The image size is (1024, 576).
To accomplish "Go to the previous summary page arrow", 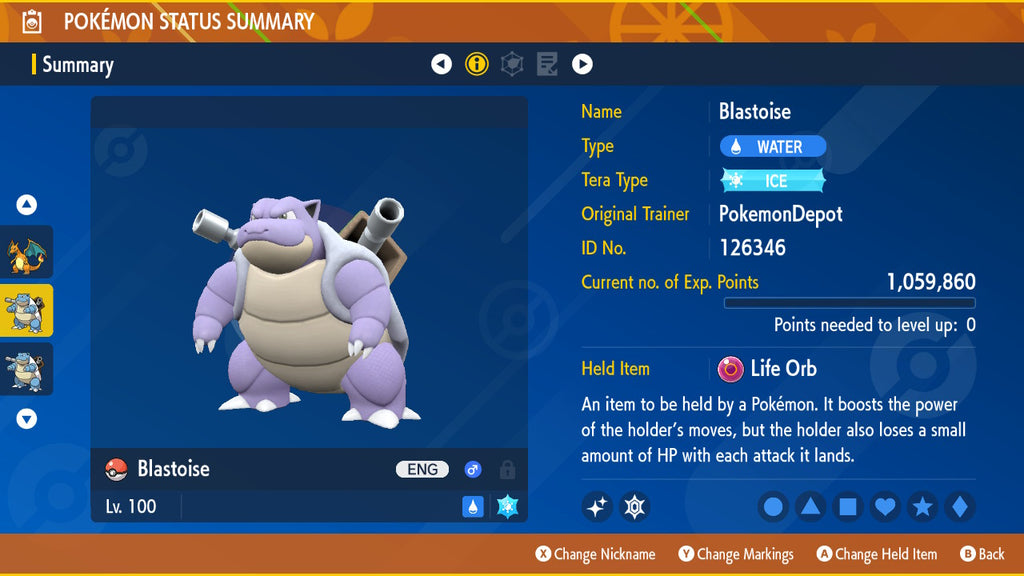I will point(441,65).
